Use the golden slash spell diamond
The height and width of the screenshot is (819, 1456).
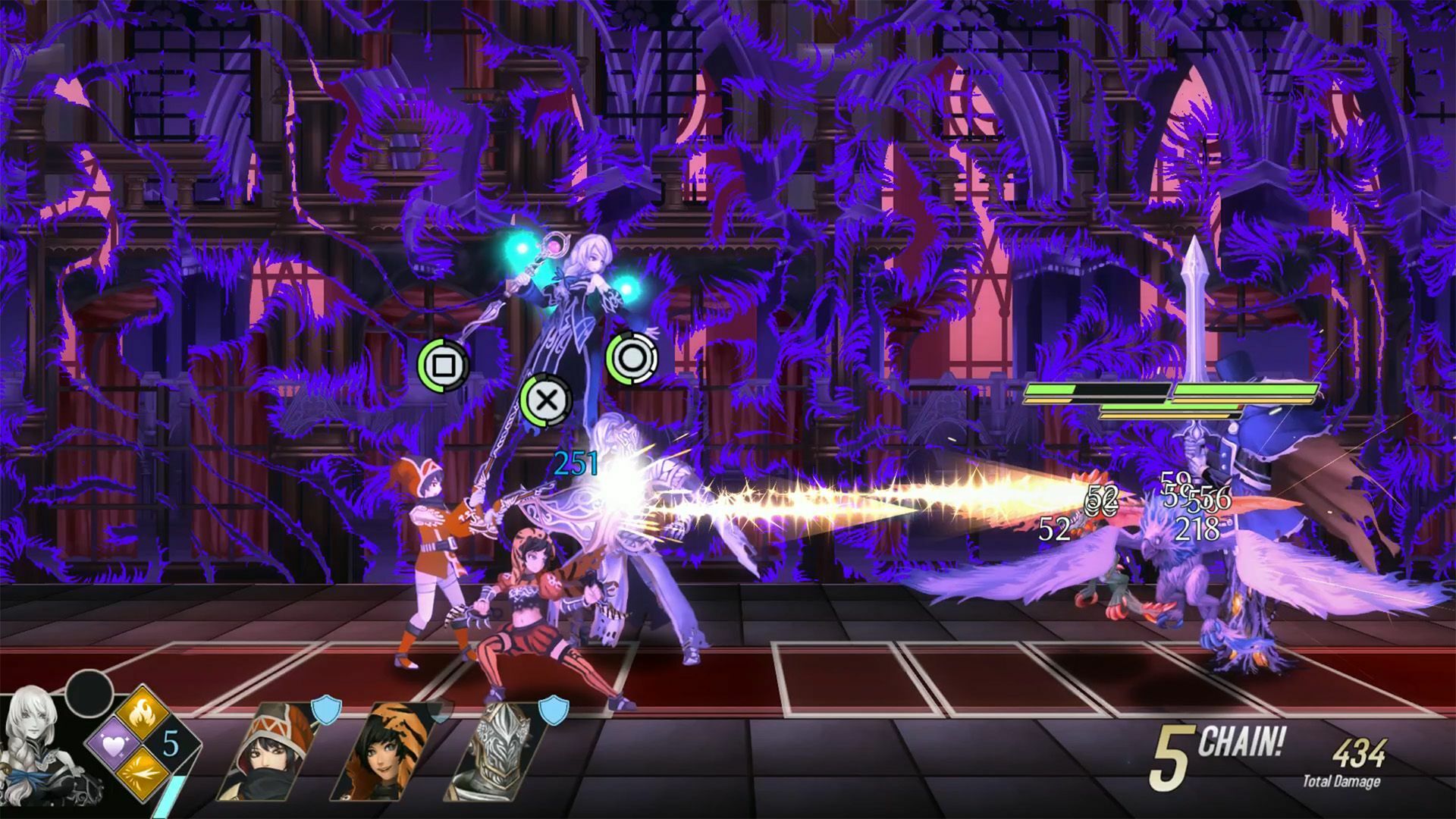coord(143,771)
